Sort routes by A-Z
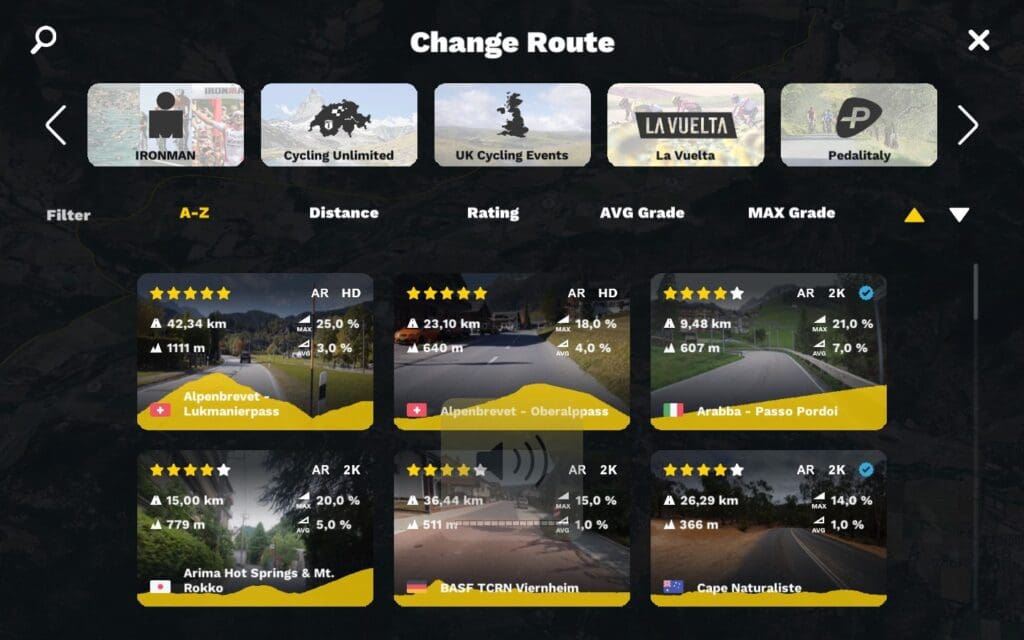Viewport: 1024px width, 640px height. [194, 213]
